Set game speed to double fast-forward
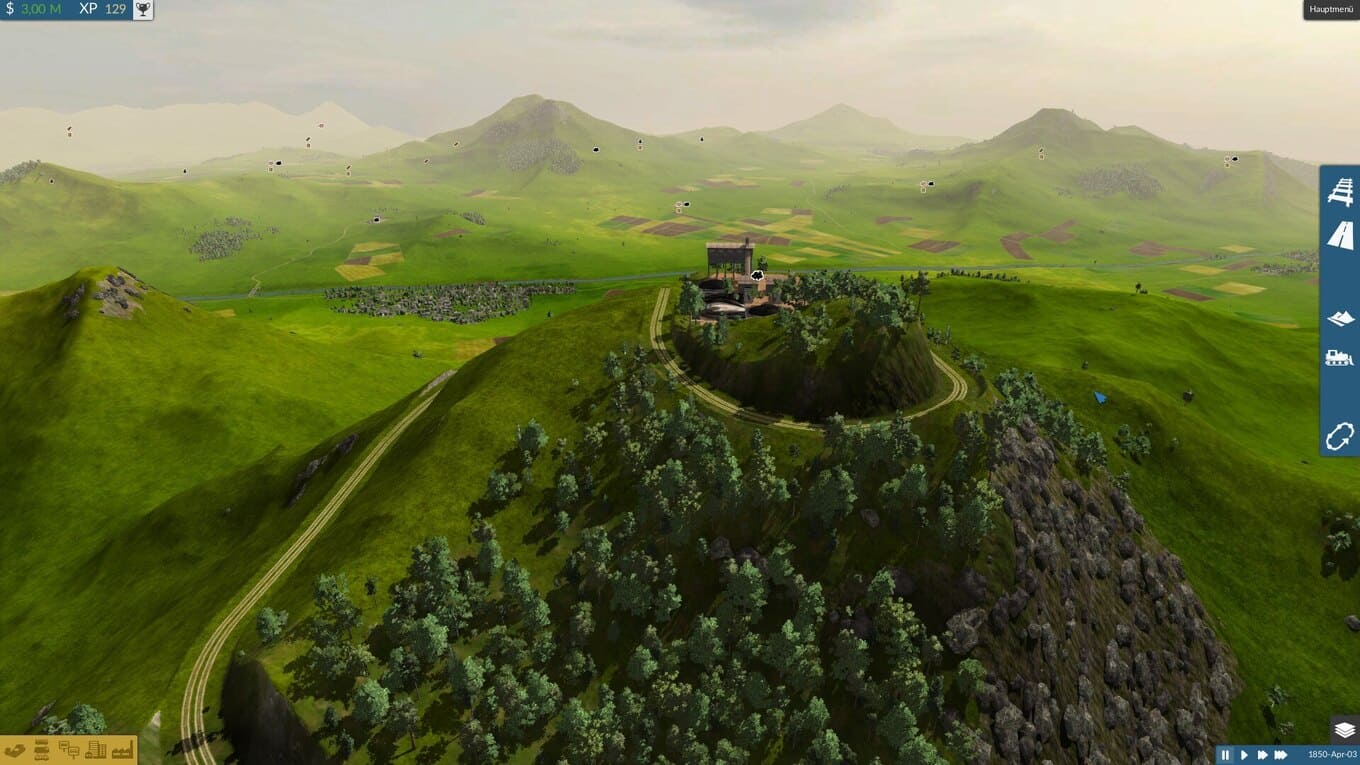 [1262, 755]
